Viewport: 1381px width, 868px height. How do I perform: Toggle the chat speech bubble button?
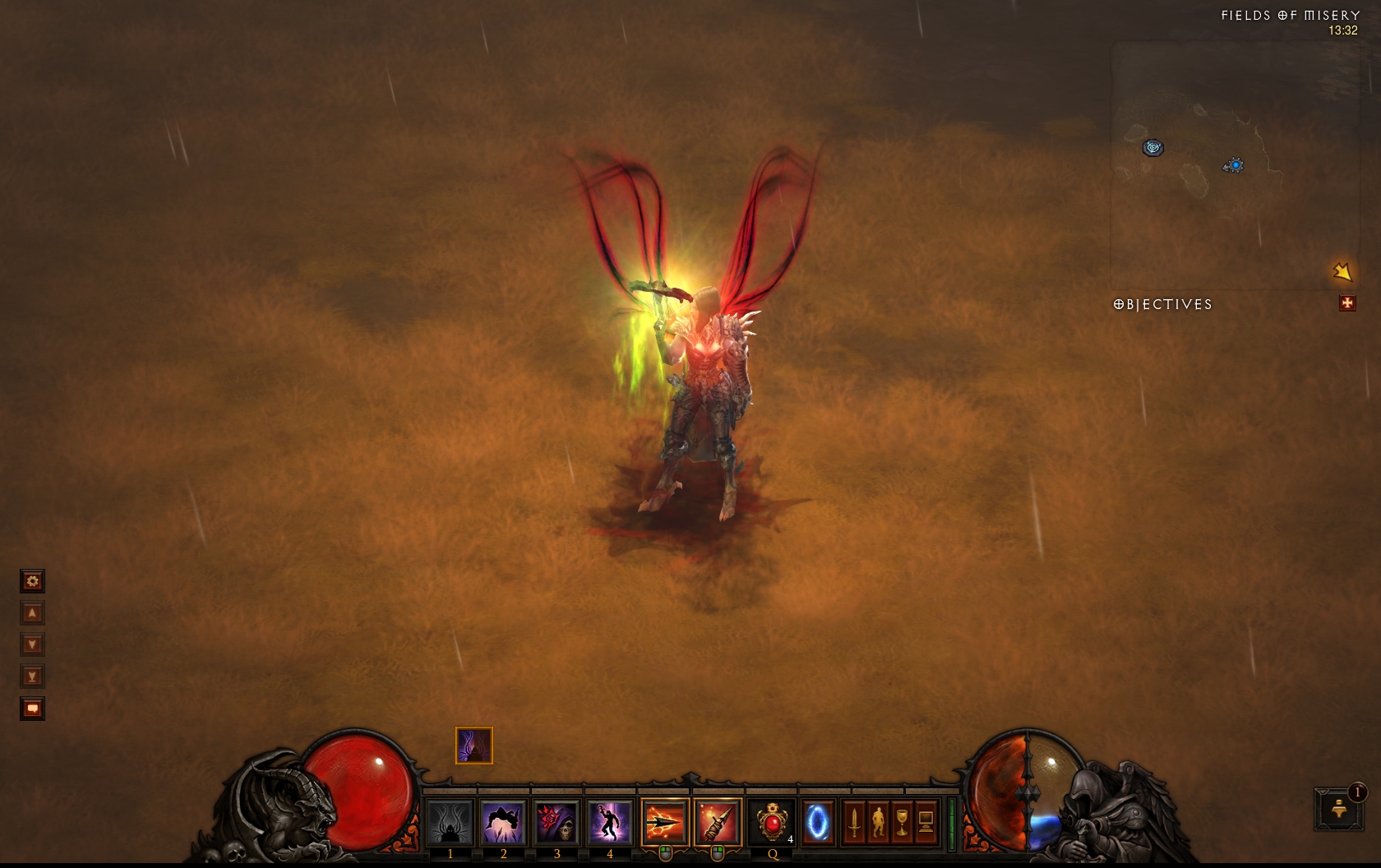(32, 709)
